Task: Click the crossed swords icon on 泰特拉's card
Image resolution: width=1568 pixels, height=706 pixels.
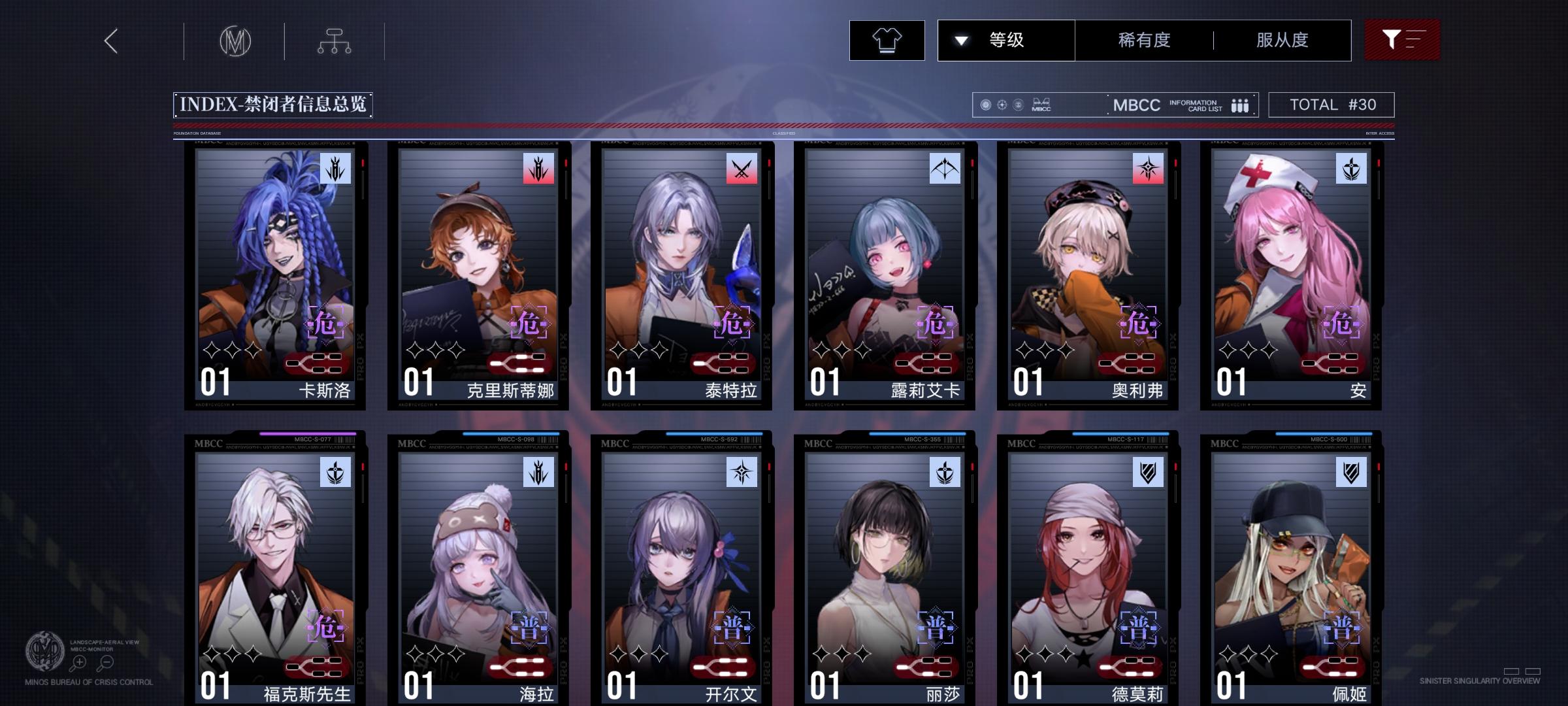Action: [740, 168]
